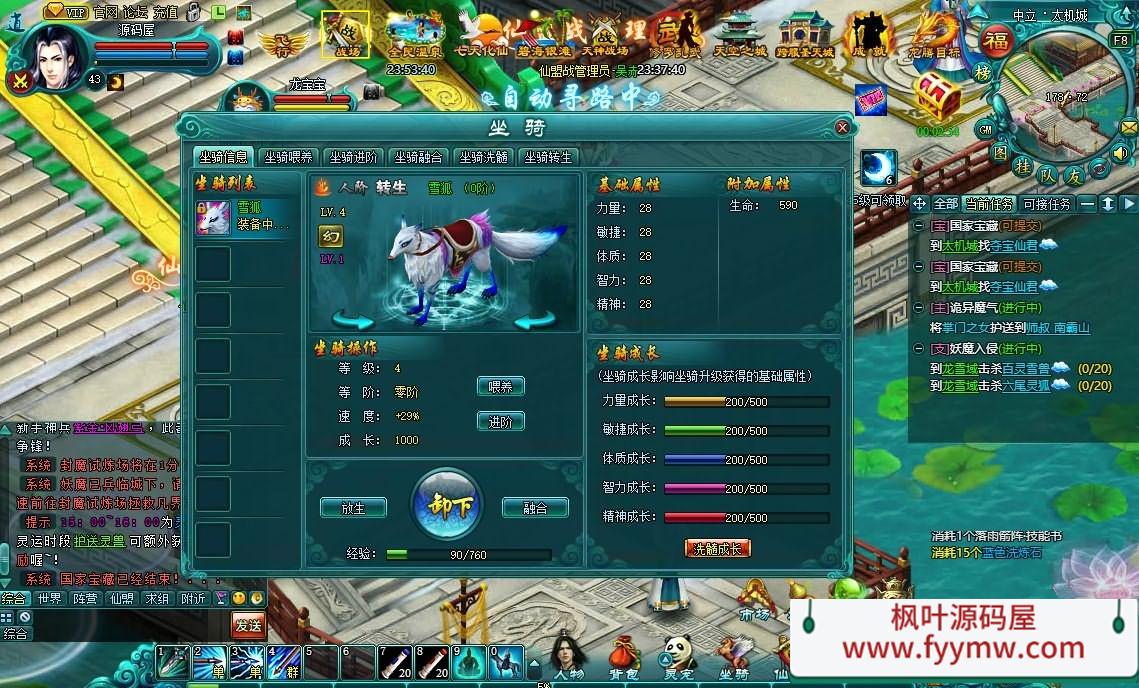
Task: Close the 坐骑 mount panel
Action: point(843,128)
